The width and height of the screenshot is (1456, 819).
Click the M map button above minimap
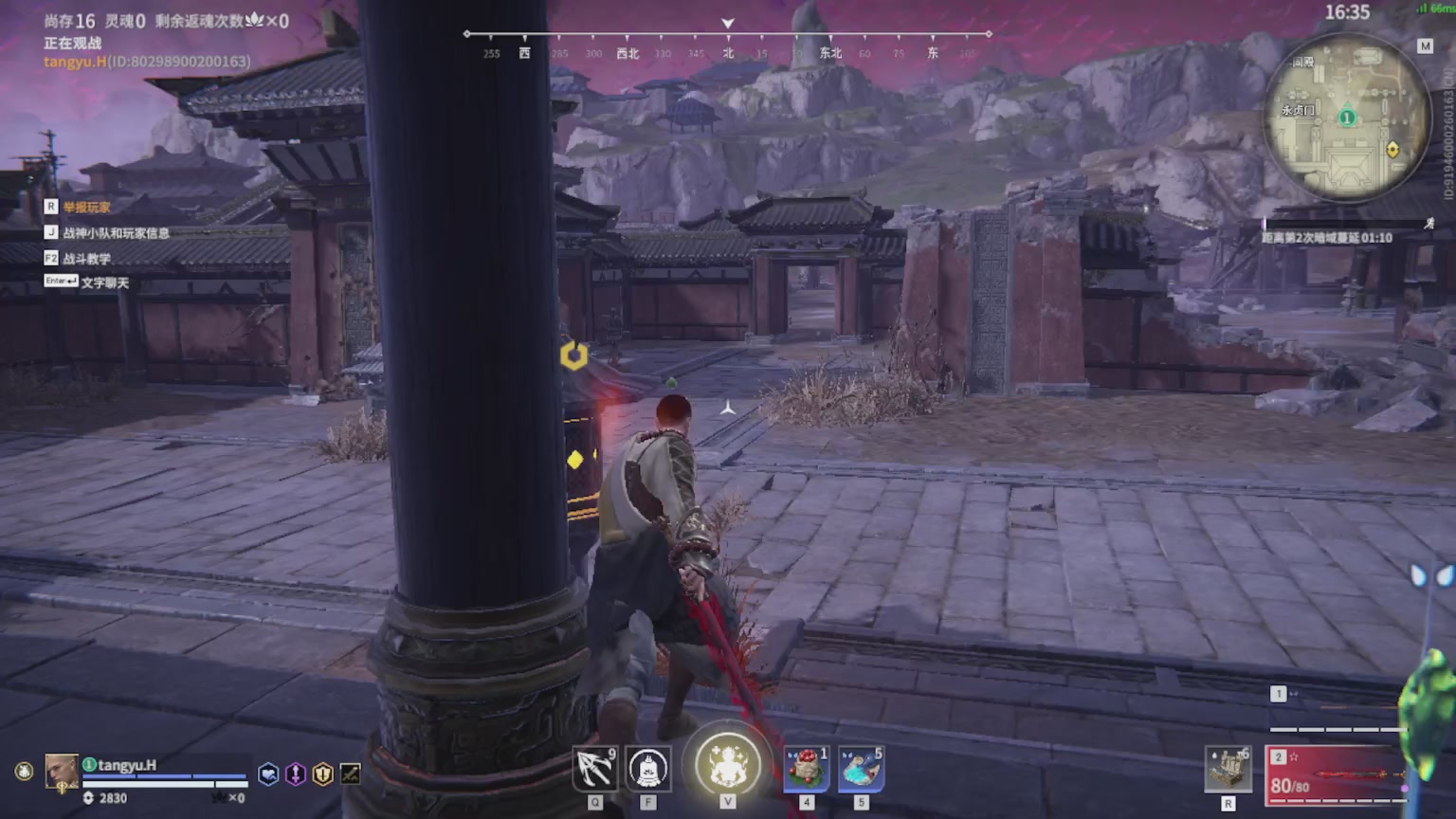pos(1425,45)
